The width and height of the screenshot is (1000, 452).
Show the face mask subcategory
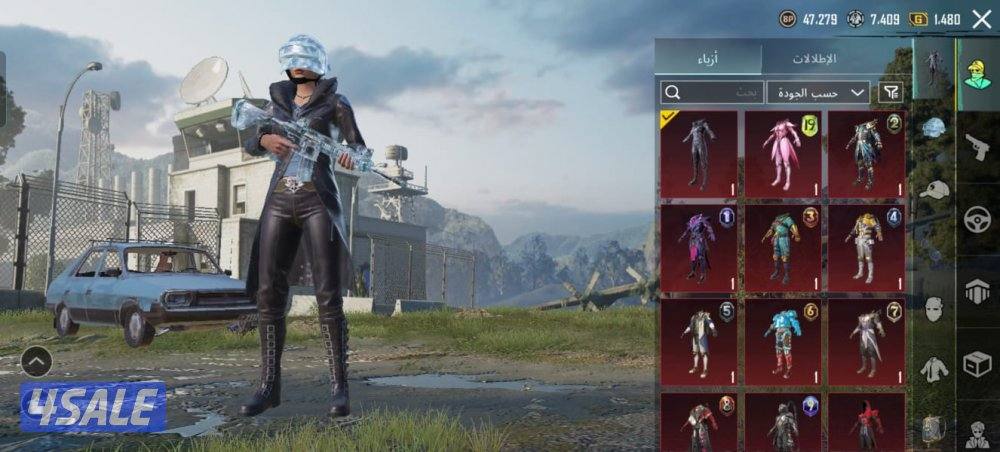click(x=934, y=308)
